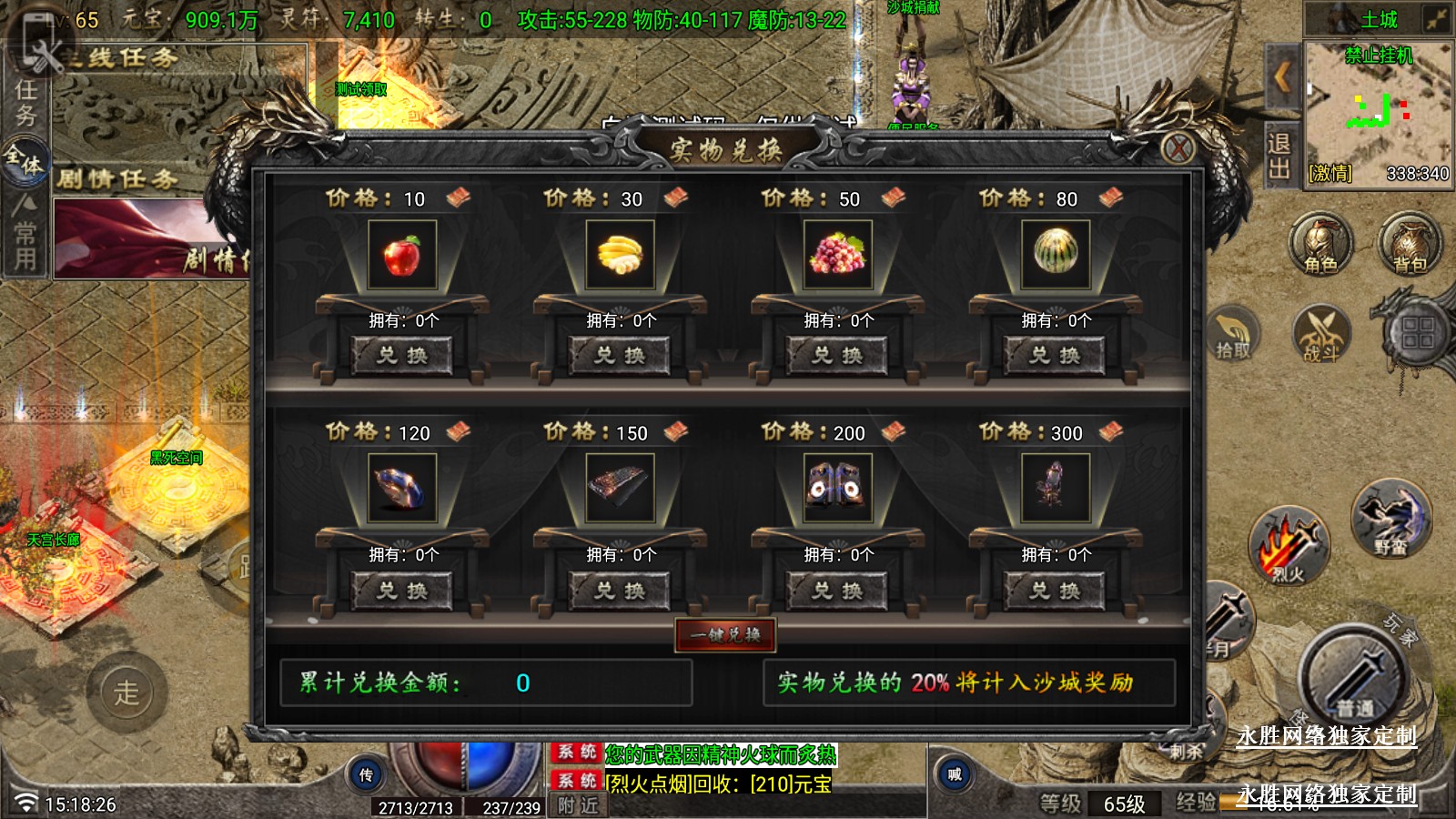Close the 实物兑换 exchange window
Screen dimensions: 1456x819
tap(1178, 147)
